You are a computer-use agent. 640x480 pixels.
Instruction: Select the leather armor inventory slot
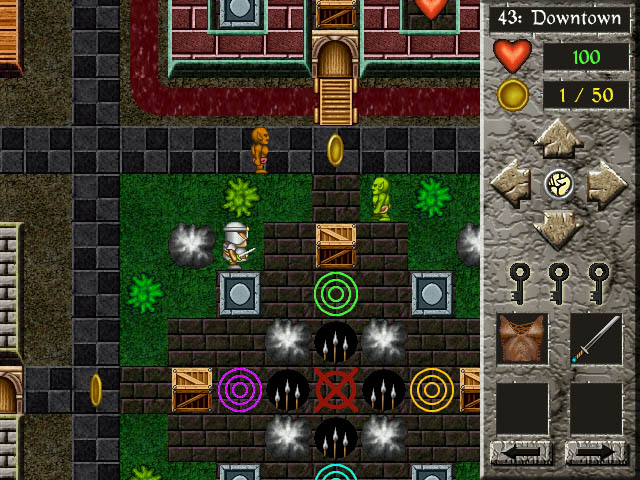tap(522, 338)
